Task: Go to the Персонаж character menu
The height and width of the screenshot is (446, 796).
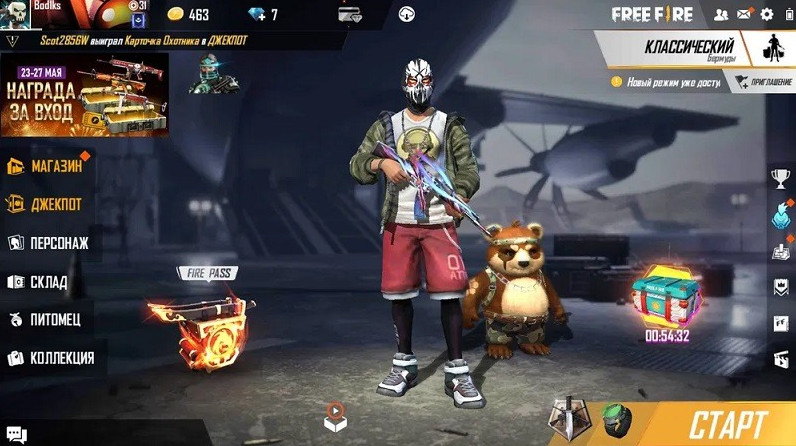Action: coord(50,243)
